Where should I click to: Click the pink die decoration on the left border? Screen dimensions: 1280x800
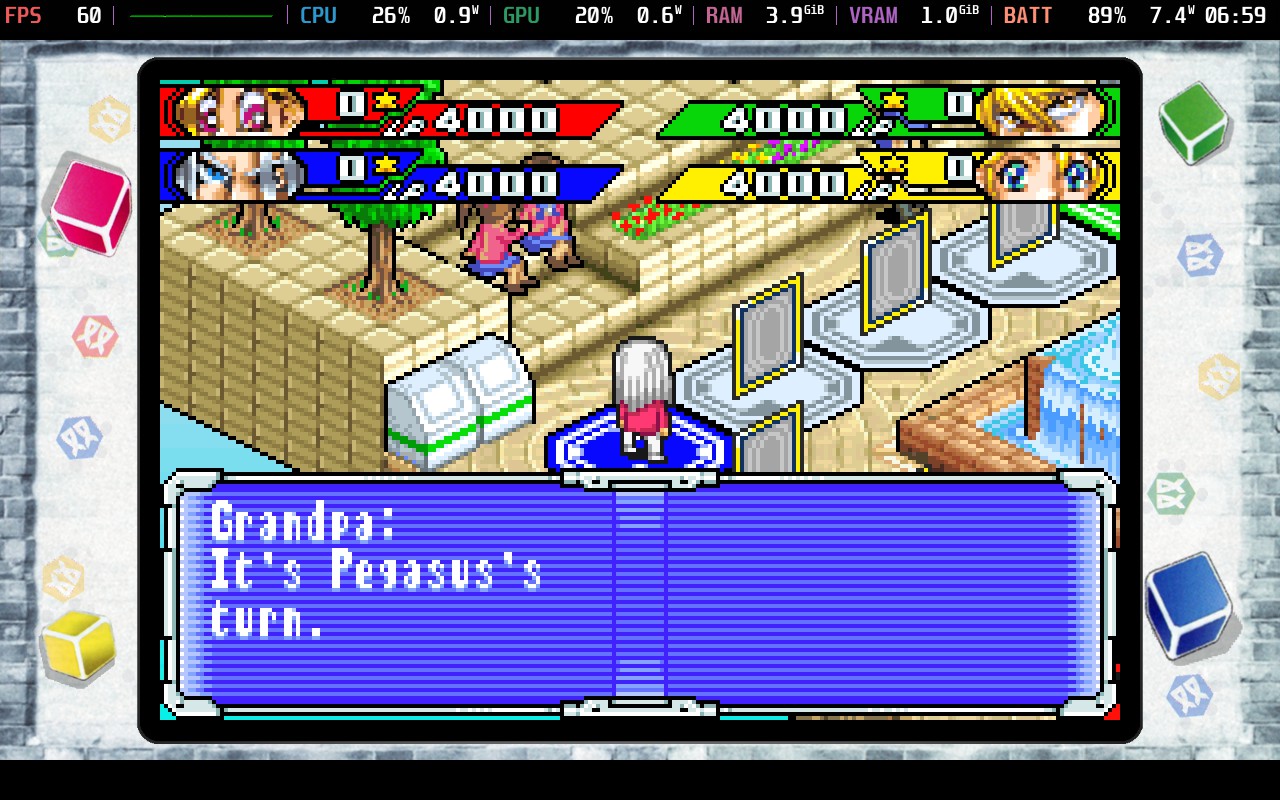88,207
